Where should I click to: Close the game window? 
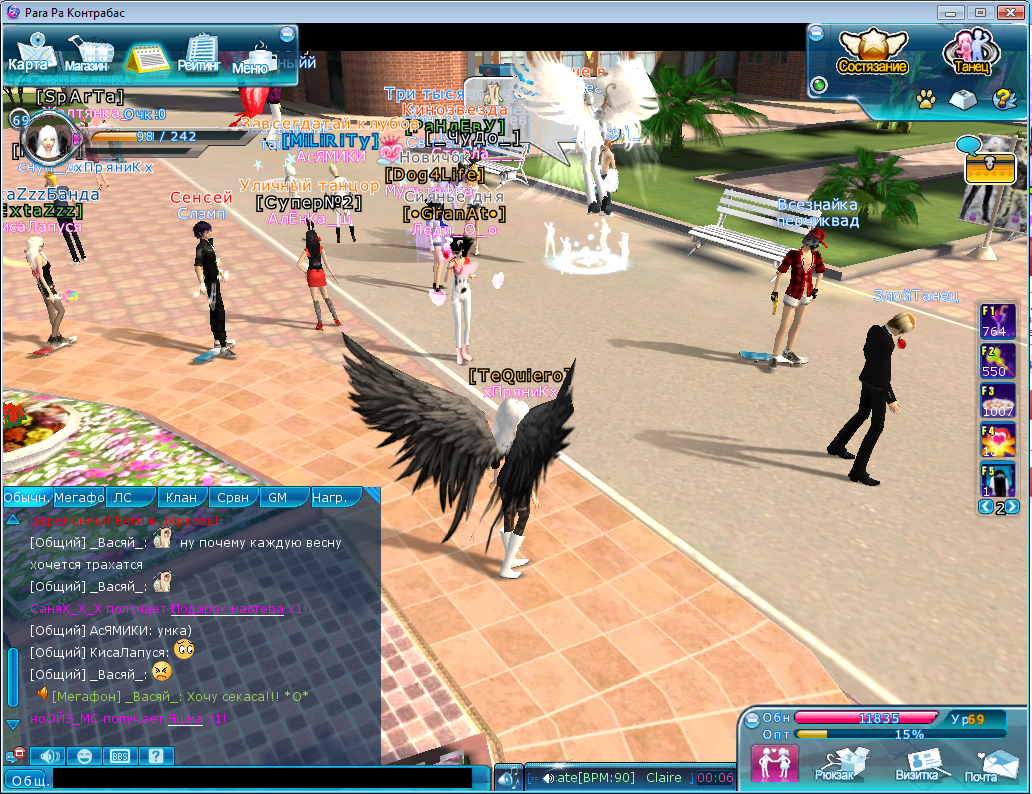tap(1010, 12)
